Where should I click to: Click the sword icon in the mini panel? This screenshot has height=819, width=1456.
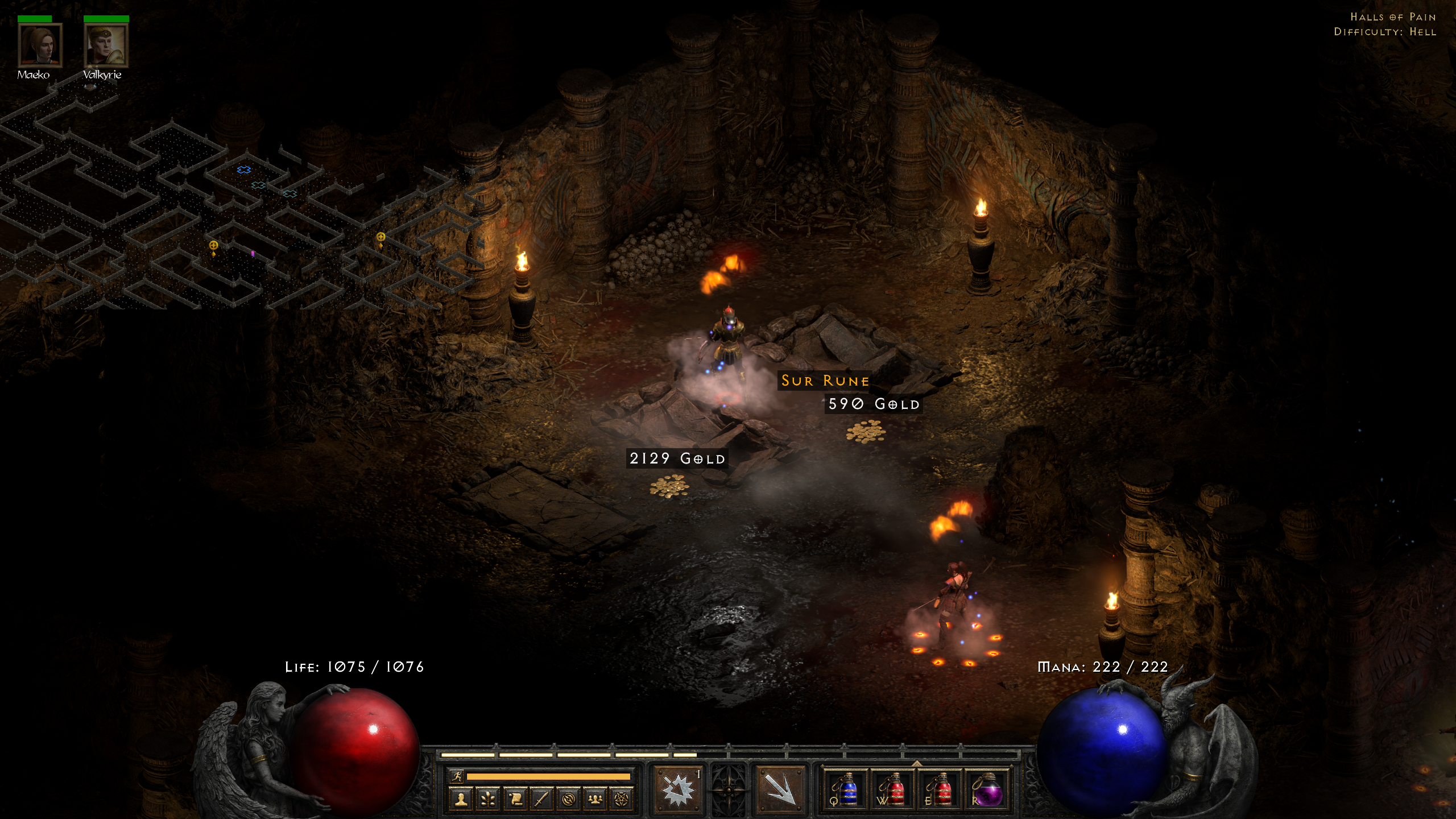pyautogui.click(x=541, y=800)
